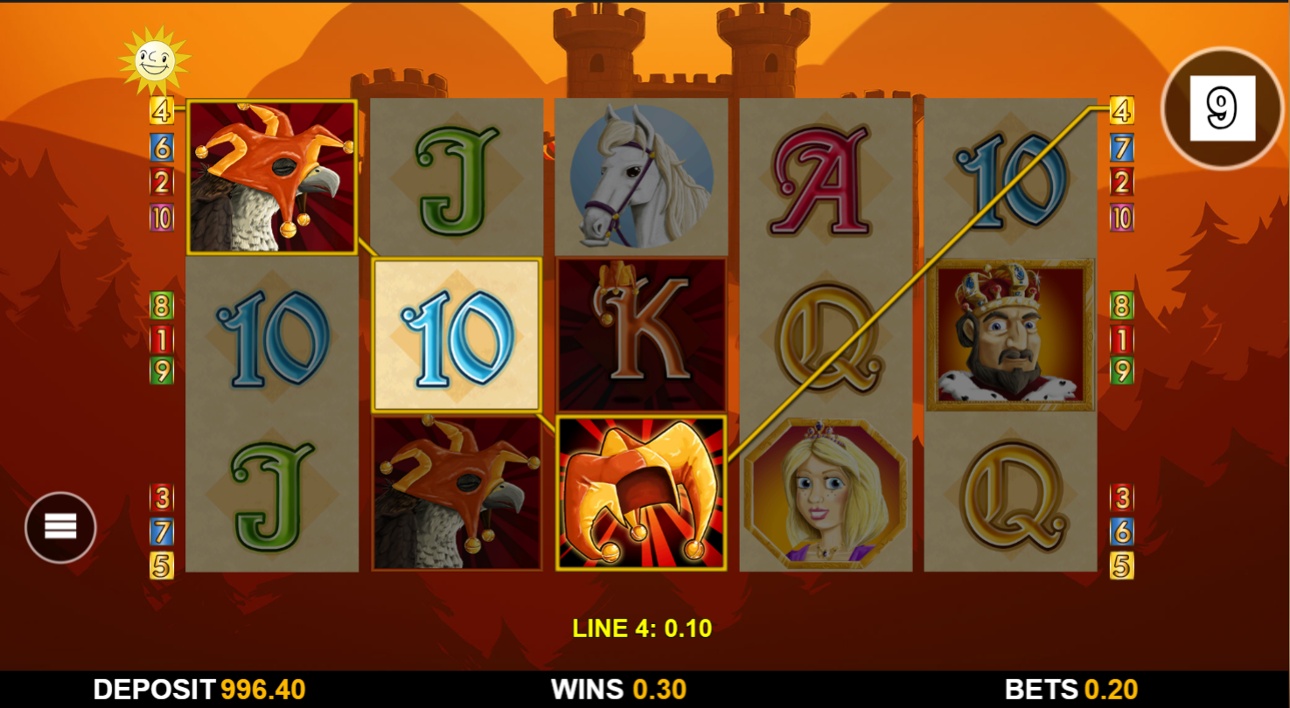1290x708 pixels.
Task: Click the smiling sun logo
Action: pos(154,60)
